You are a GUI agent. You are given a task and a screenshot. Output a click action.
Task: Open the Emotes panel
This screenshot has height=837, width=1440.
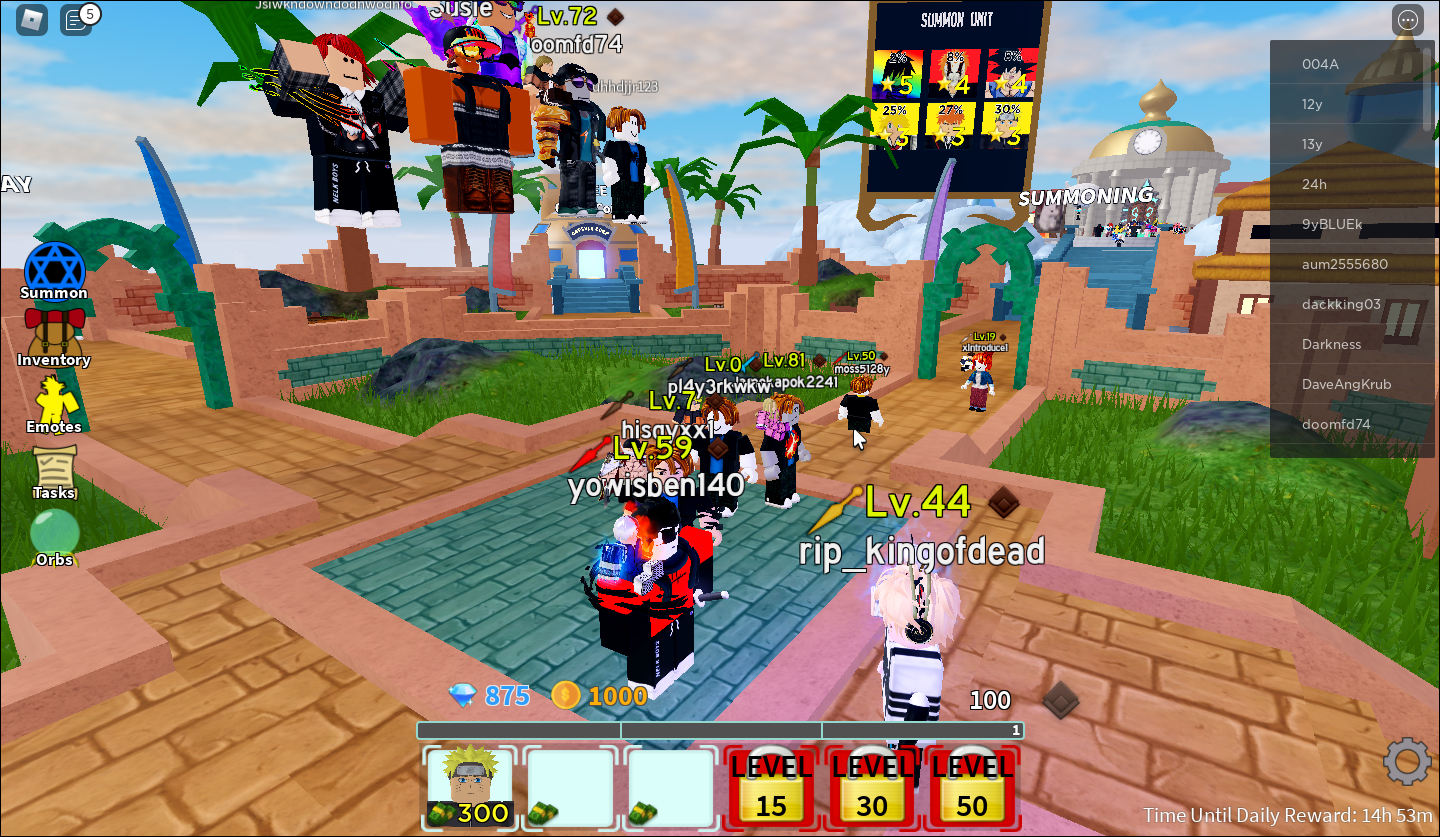coord(54,400)
